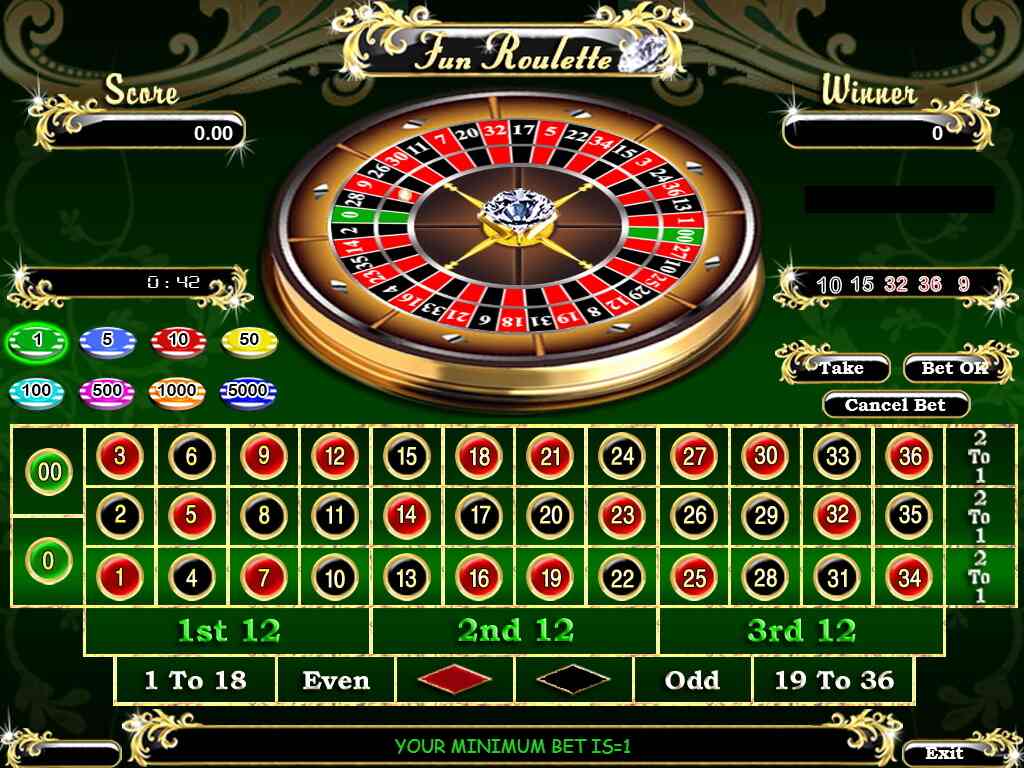This screenshot has width=1024, height=768.
Task: Pick the yellow 50 chip
Action: 248,341
